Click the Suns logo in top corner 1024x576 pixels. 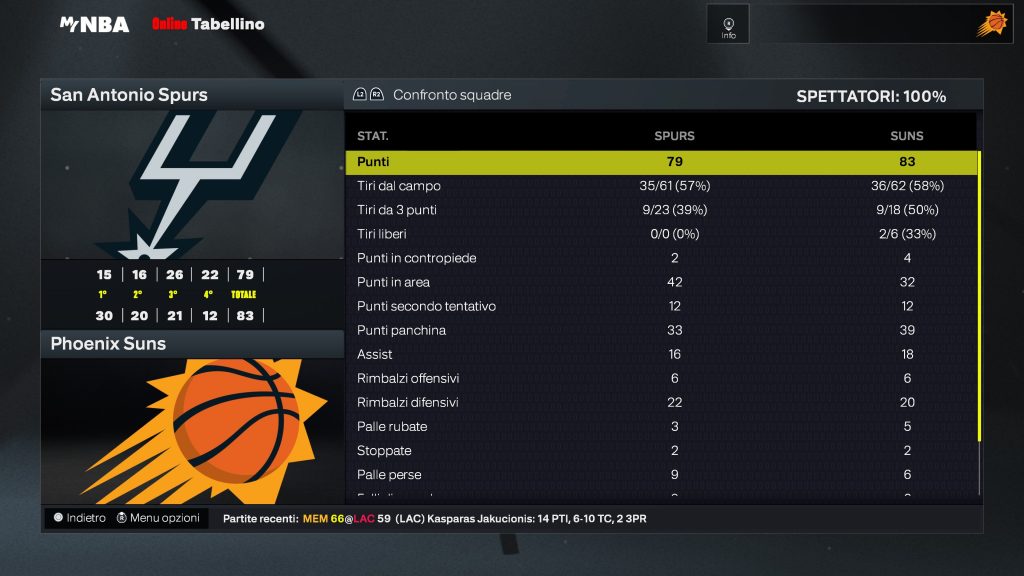point(991,24)
